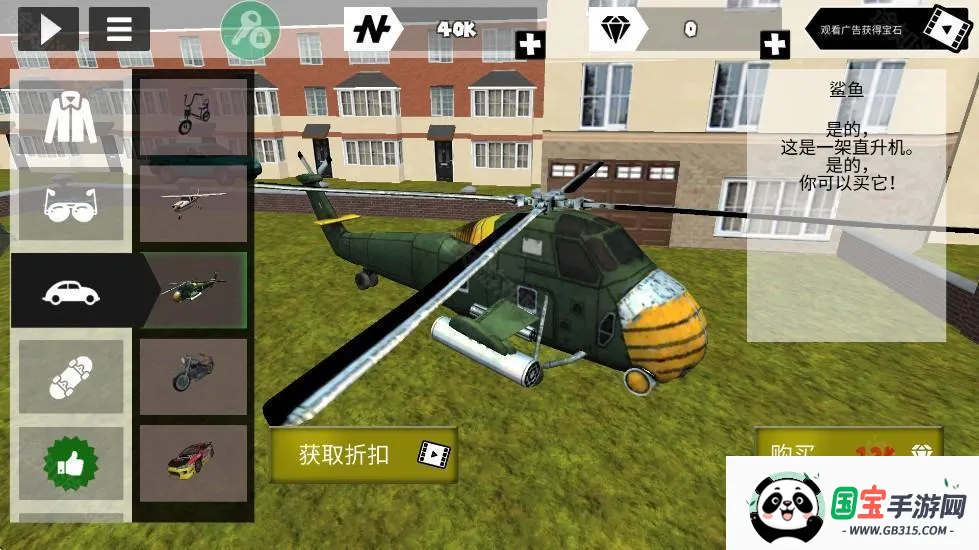Tap the play triangle button
Viewport: 979px width, 550px height.
coord(47,30)
